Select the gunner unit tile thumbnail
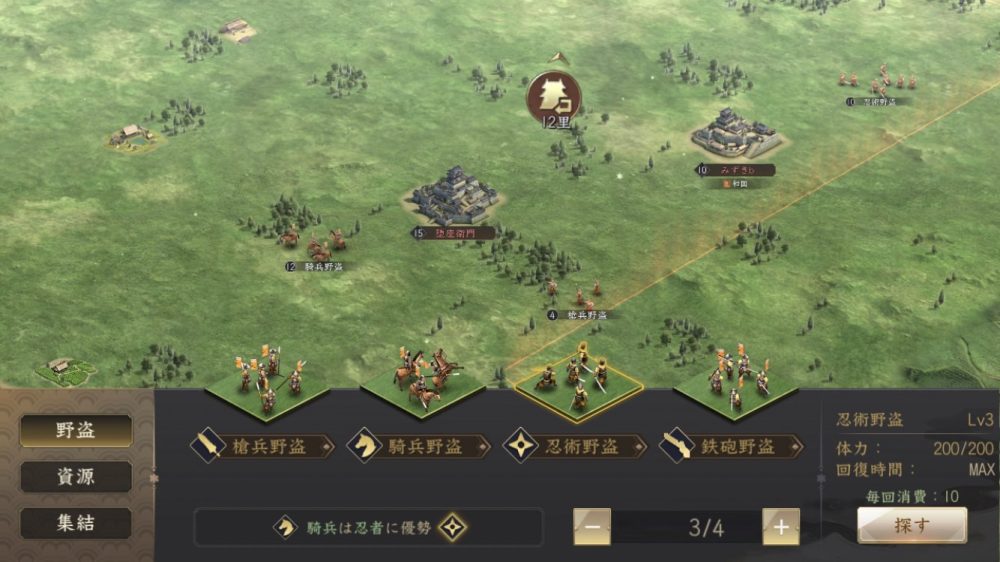The height and width of the screenshot is (562, 1000). [x=735, y=383]
